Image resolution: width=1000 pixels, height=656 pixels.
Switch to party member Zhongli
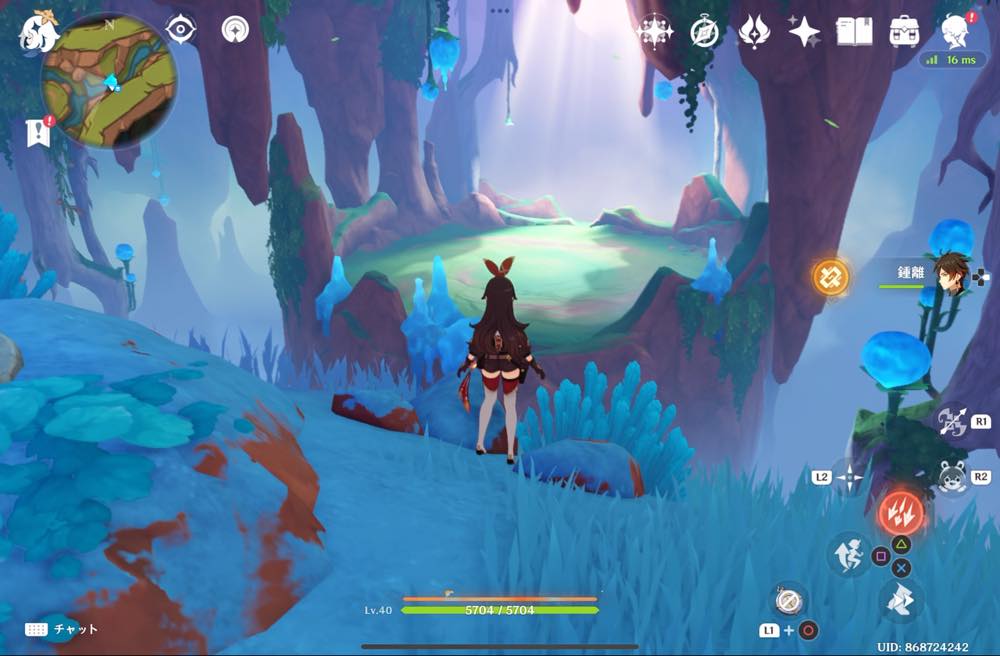(x=951, y=270)
